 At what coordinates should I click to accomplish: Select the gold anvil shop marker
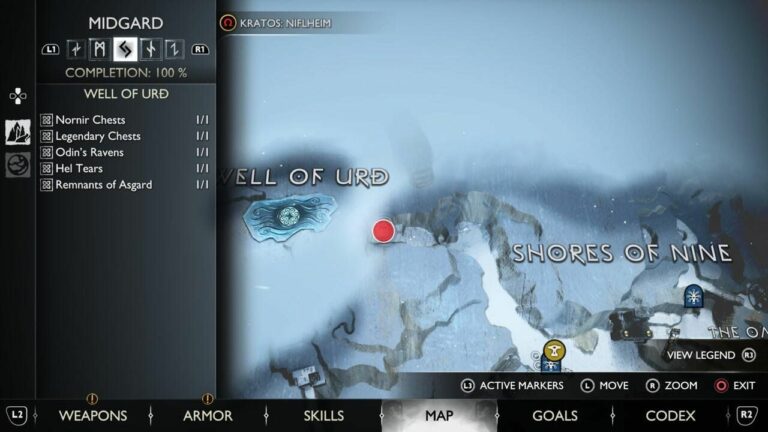555,350
